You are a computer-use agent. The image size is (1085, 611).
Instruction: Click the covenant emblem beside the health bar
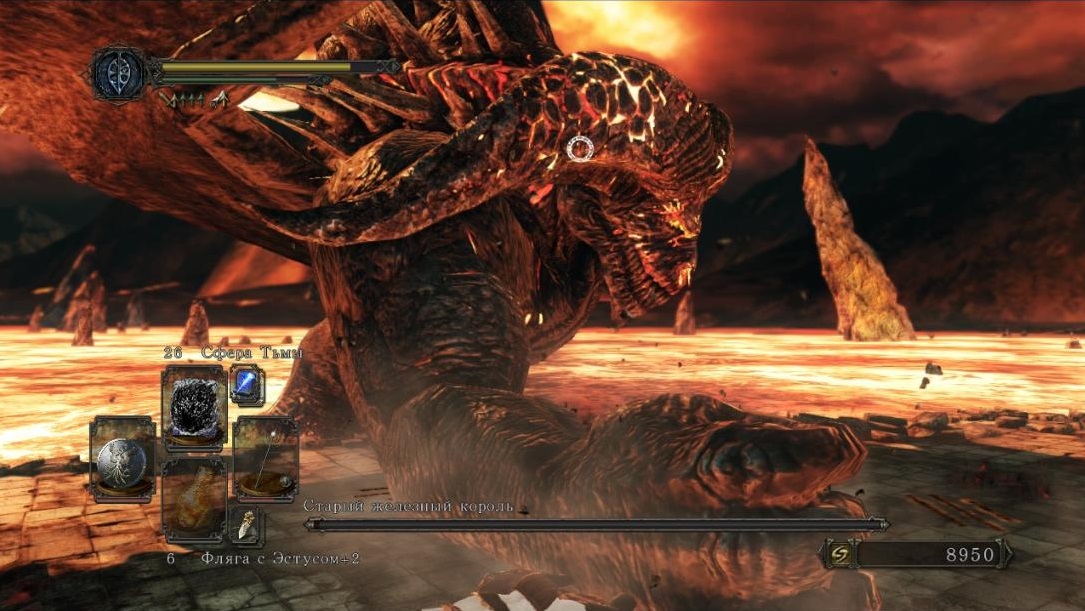(119, 73)
